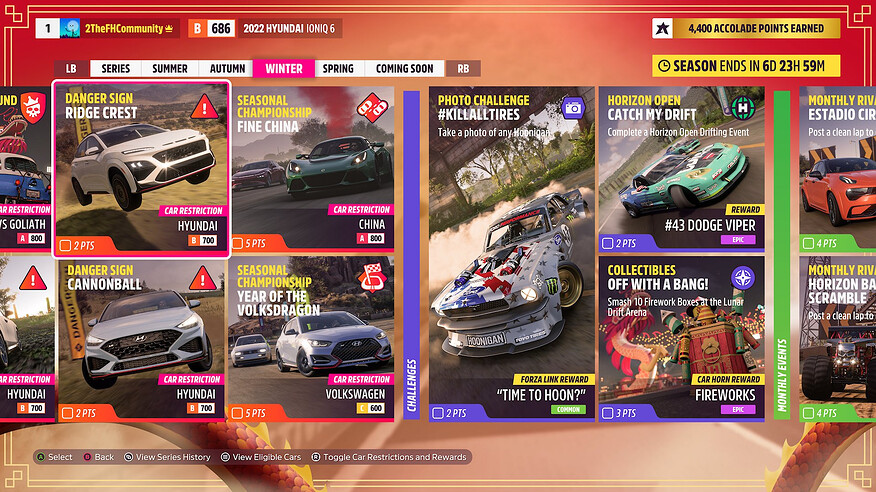The height and width of the screenshot is (492, 876).
Task: Show the Coming Soon tab
Action: 405,69
